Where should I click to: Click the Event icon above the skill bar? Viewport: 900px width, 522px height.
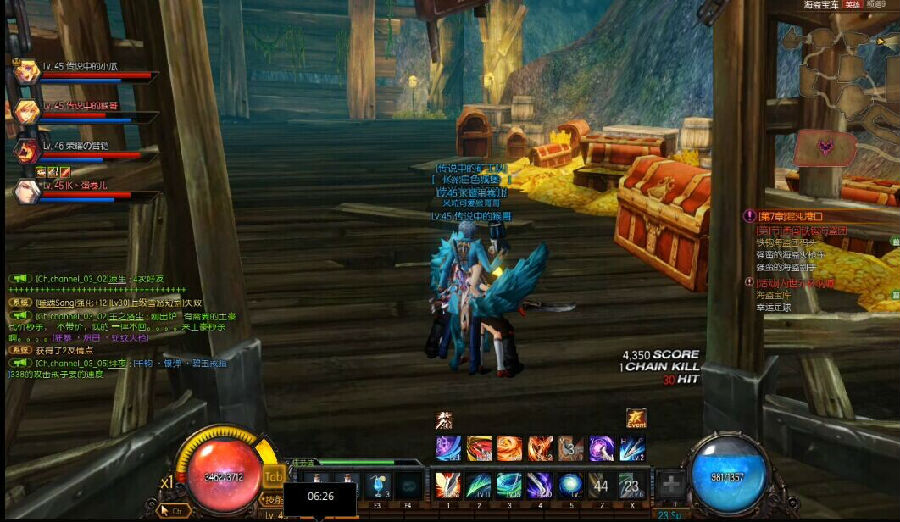click(636, 419)
